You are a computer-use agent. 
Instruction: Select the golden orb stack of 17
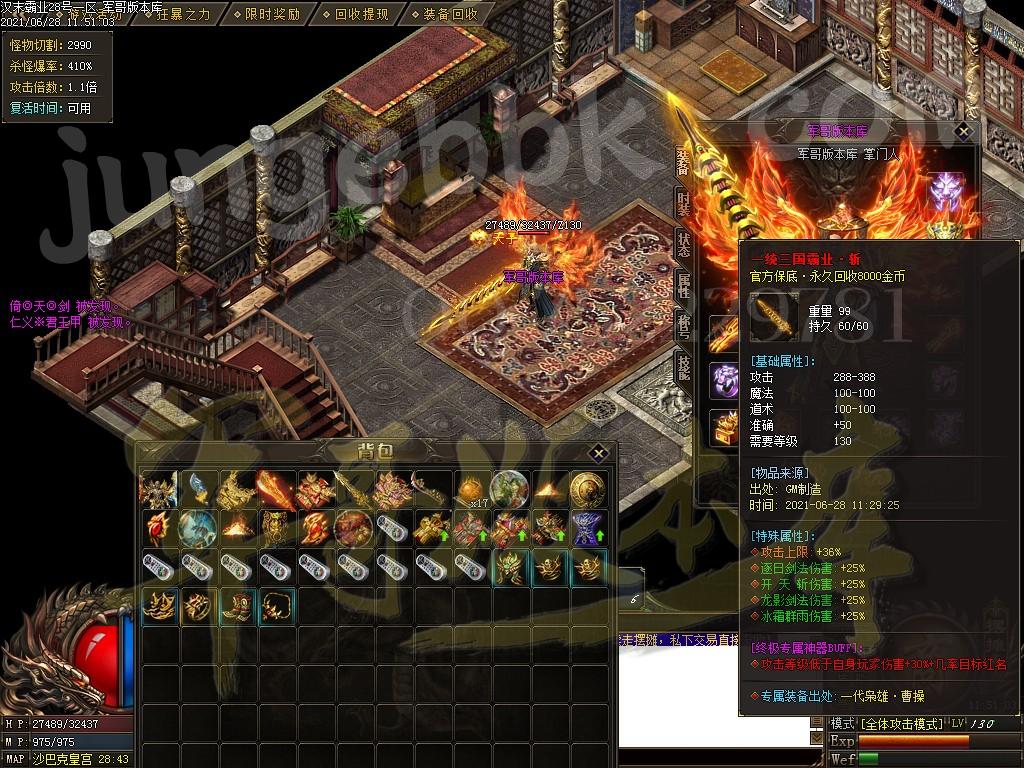470,490
